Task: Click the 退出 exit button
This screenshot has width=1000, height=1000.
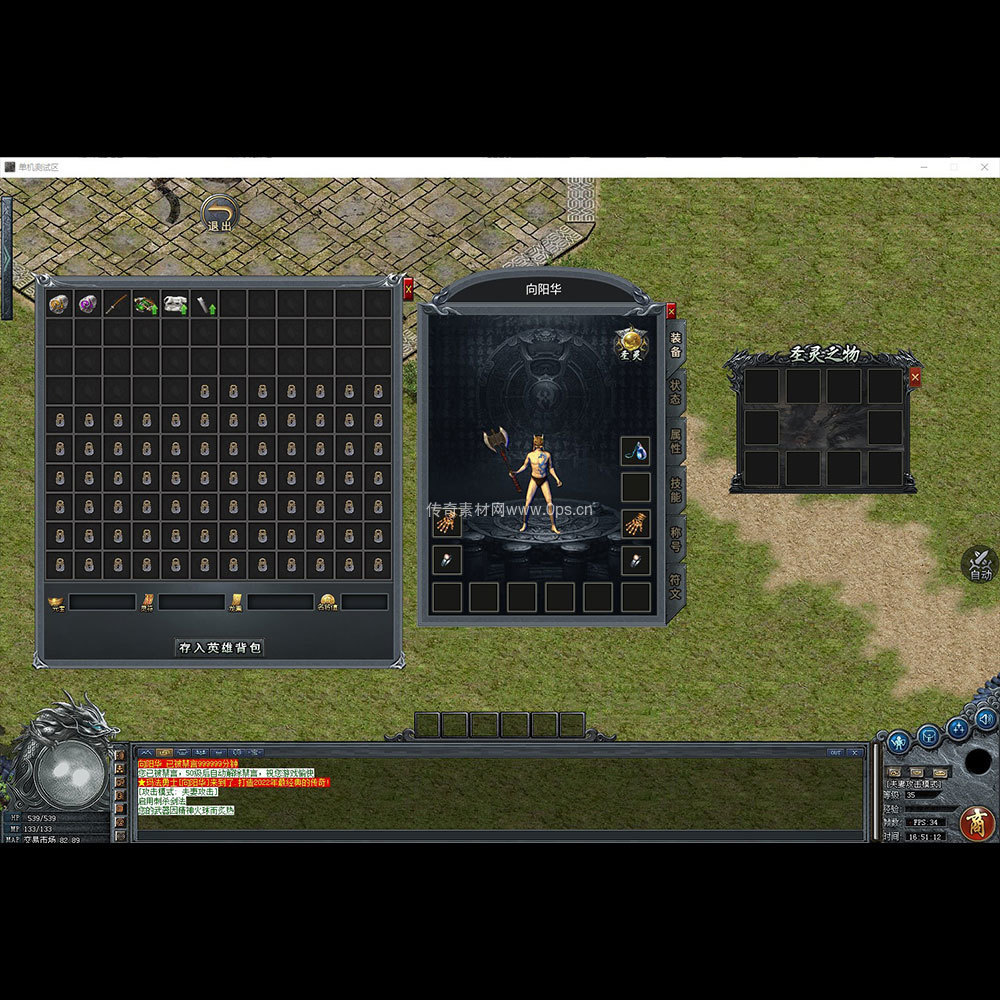Action: 219,213
